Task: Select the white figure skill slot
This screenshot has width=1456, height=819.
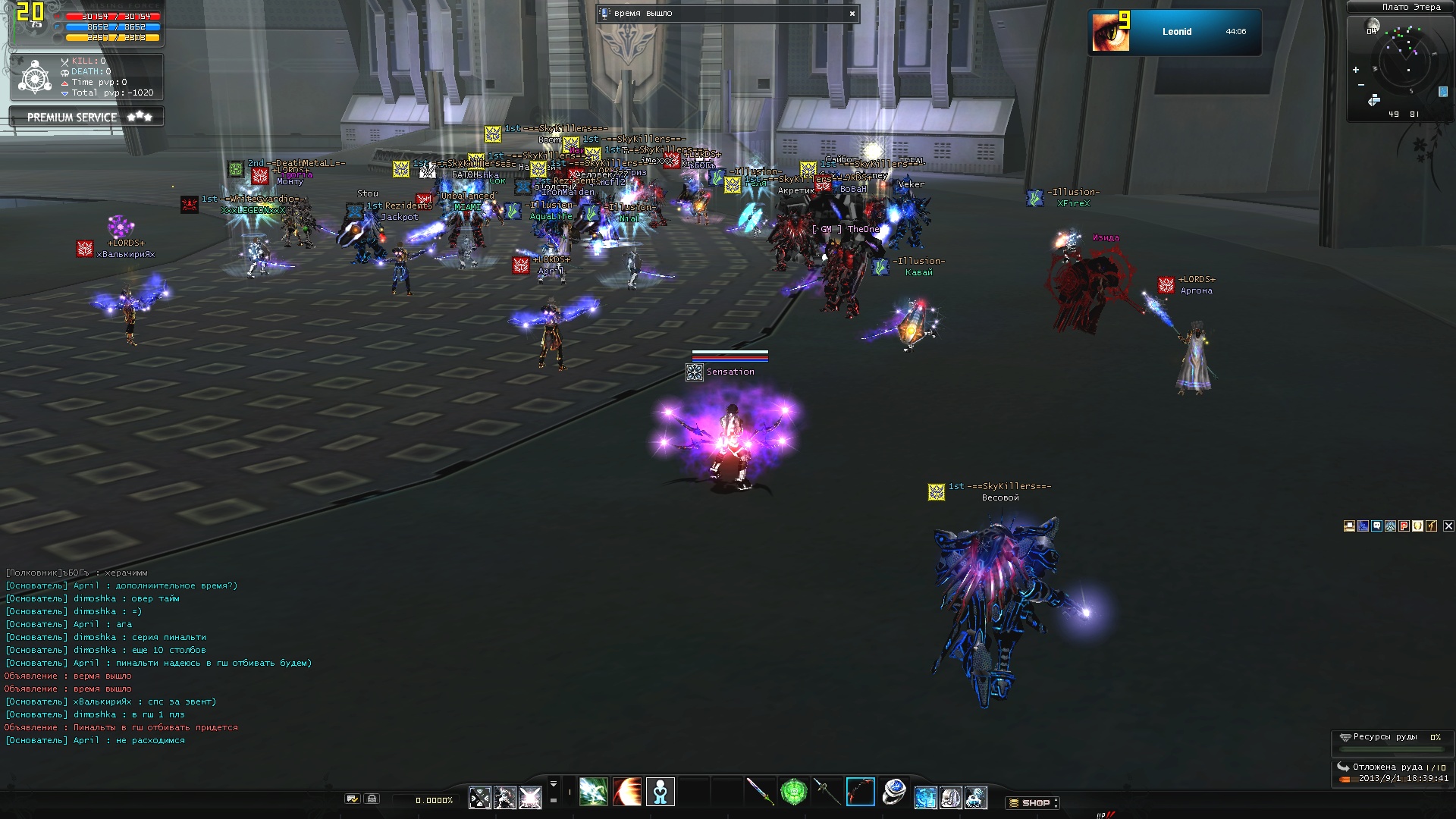Action: coord(661,792)
